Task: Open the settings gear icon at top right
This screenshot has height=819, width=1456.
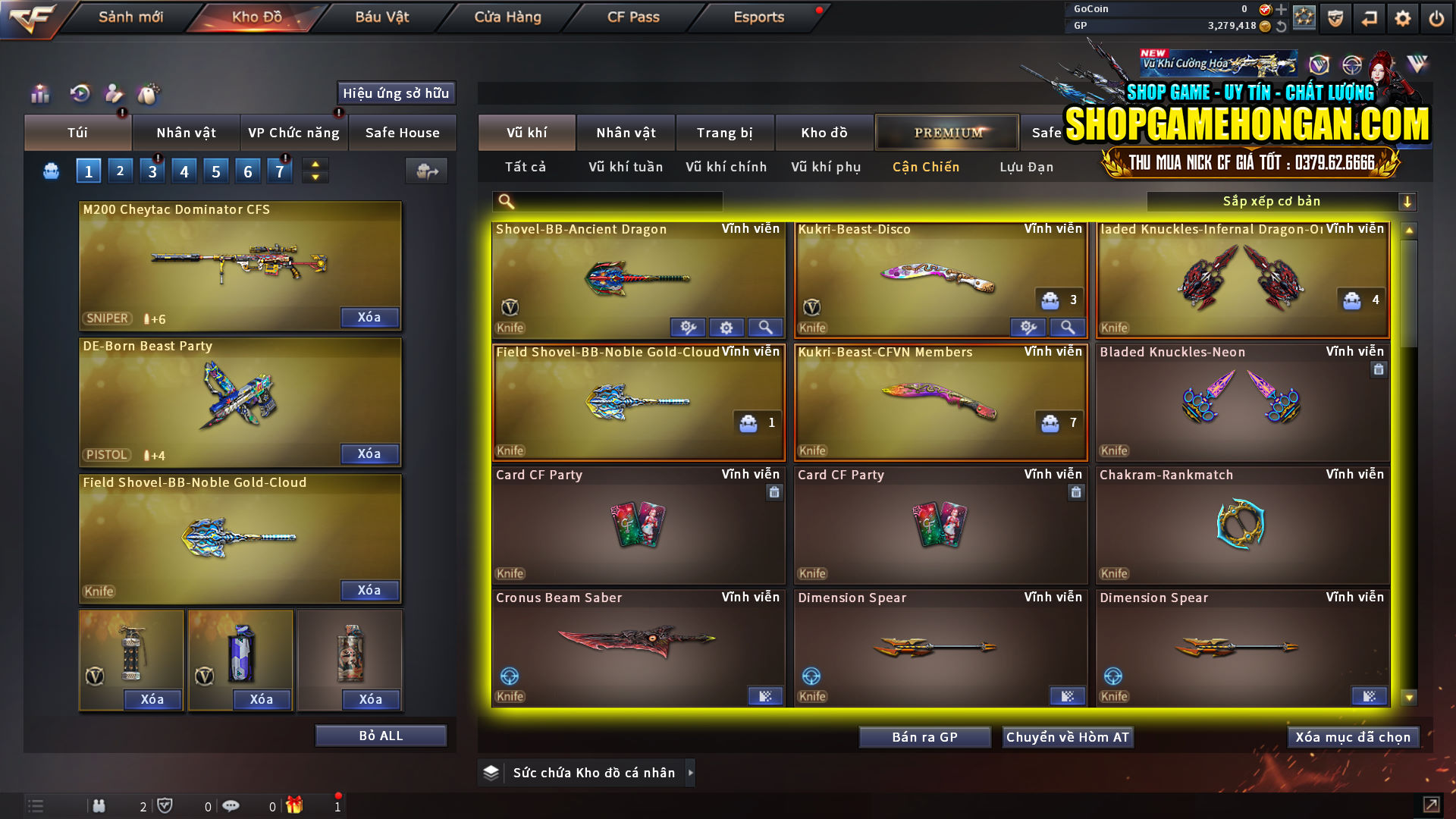Action: click(1402, 17)
